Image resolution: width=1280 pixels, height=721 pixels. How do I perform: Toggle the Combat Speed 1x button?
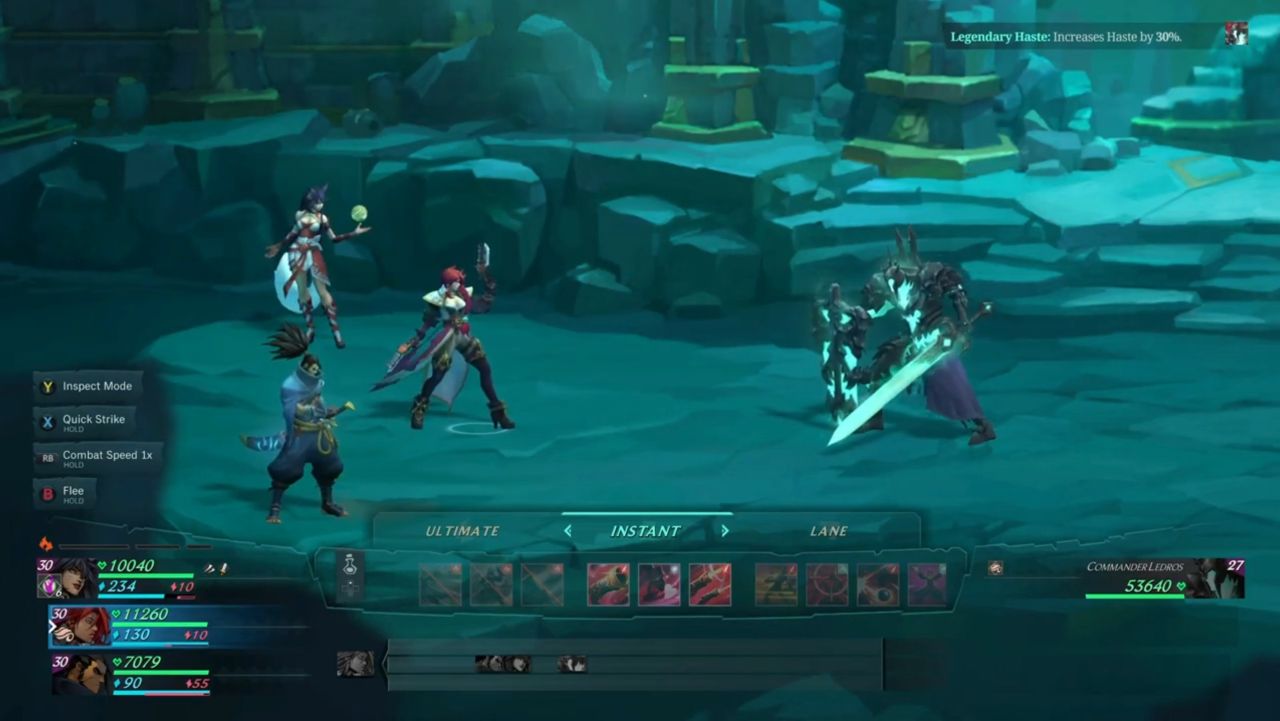(x=97, y=457)
